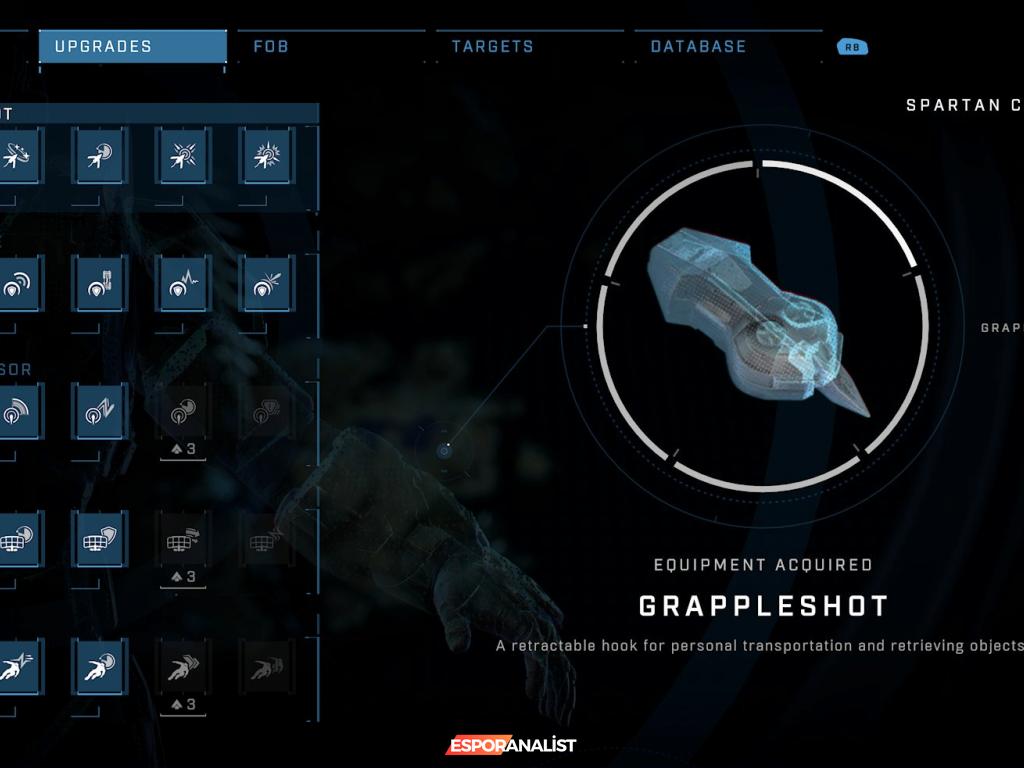Image resolution: width=1024 pixels, height=768 pixels.
Task: Choose the shield upgrade with battery bars icon
Action: tap(100, 283)
